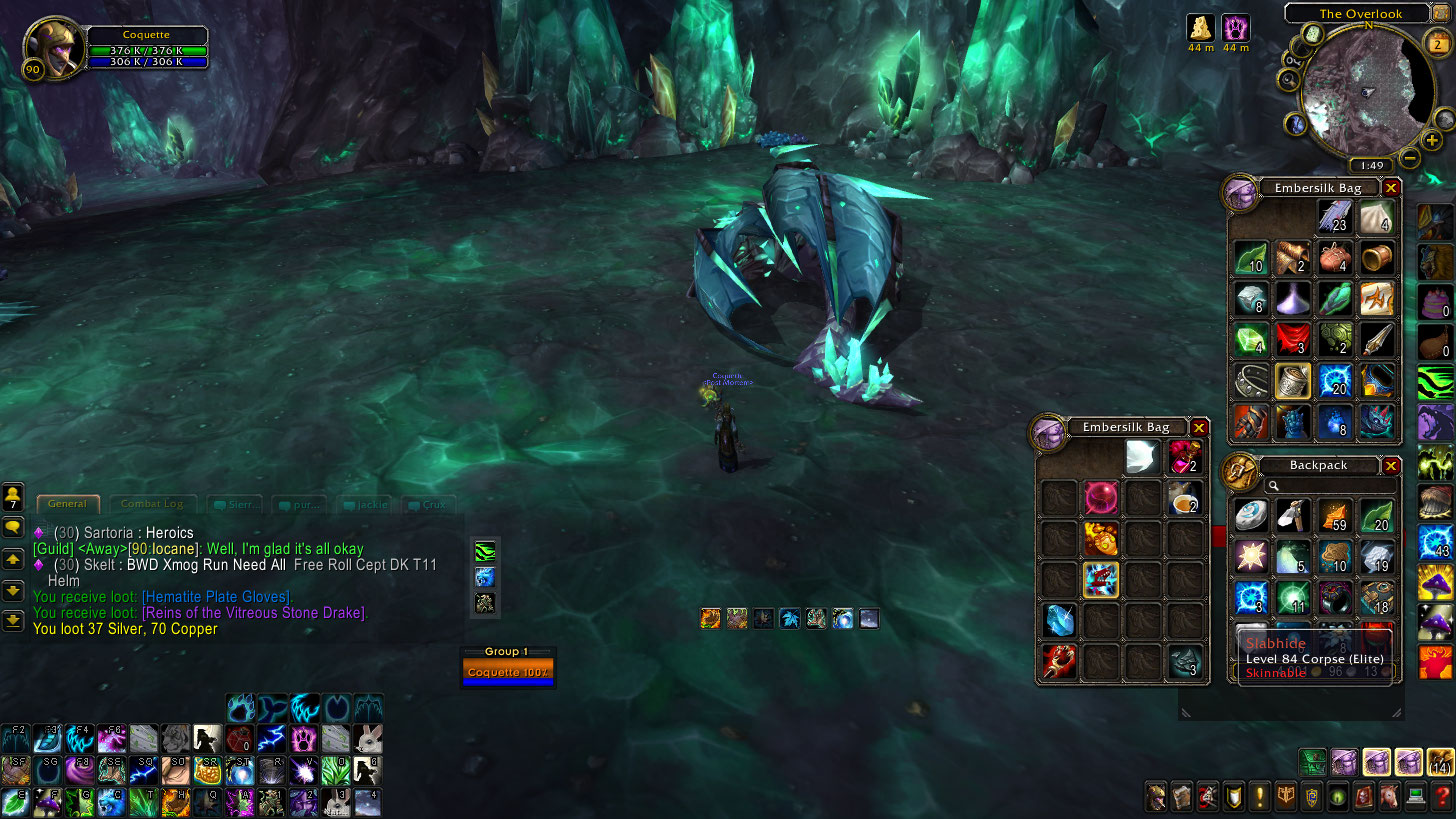The height and width of the screenshot is (819, 1456).
Task: Select the General chat tab
Action: point(68,504)
